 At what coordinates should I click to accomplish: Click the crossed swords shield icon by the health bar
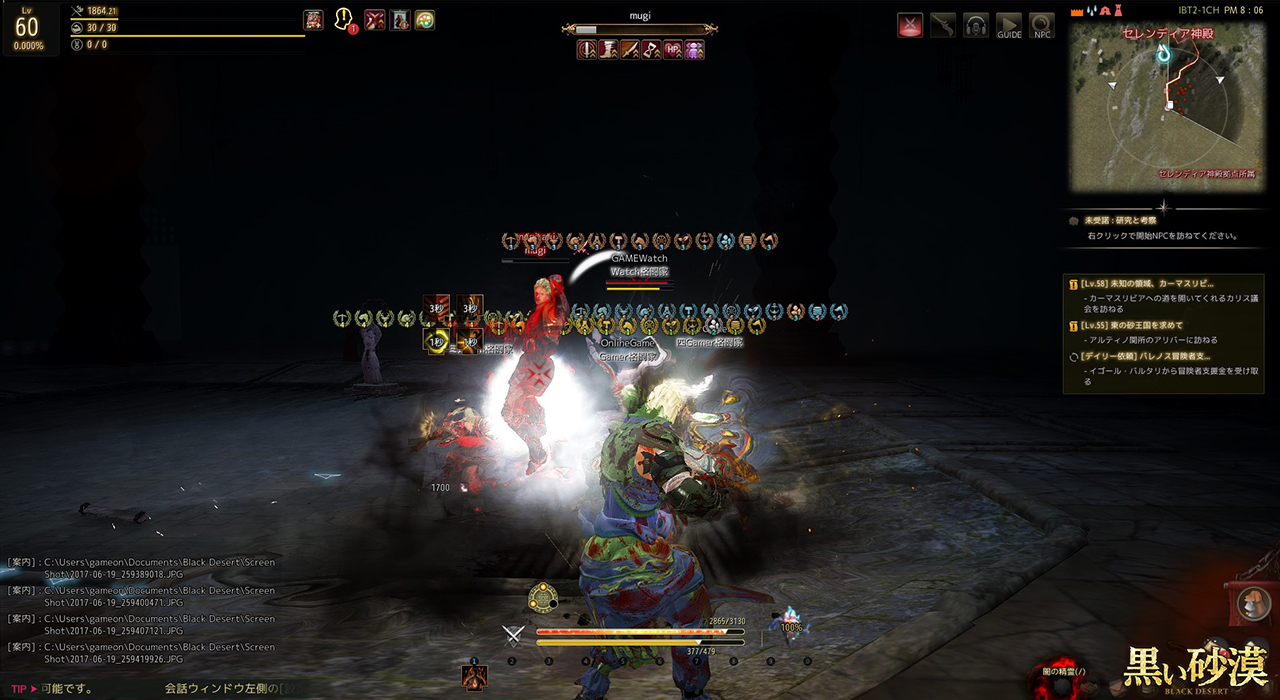pyautogui.click(x=514, y=634)
